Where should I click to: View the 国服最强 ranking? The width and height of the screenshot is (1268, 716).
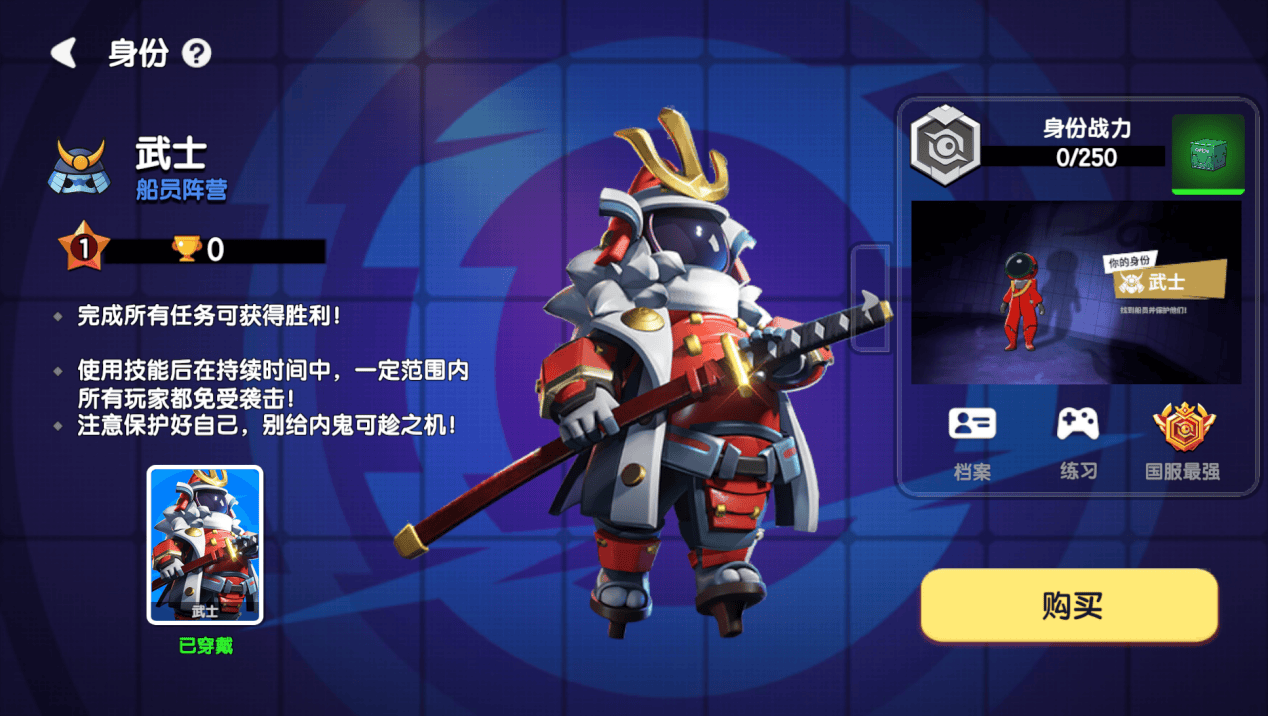coord(1183,439)
